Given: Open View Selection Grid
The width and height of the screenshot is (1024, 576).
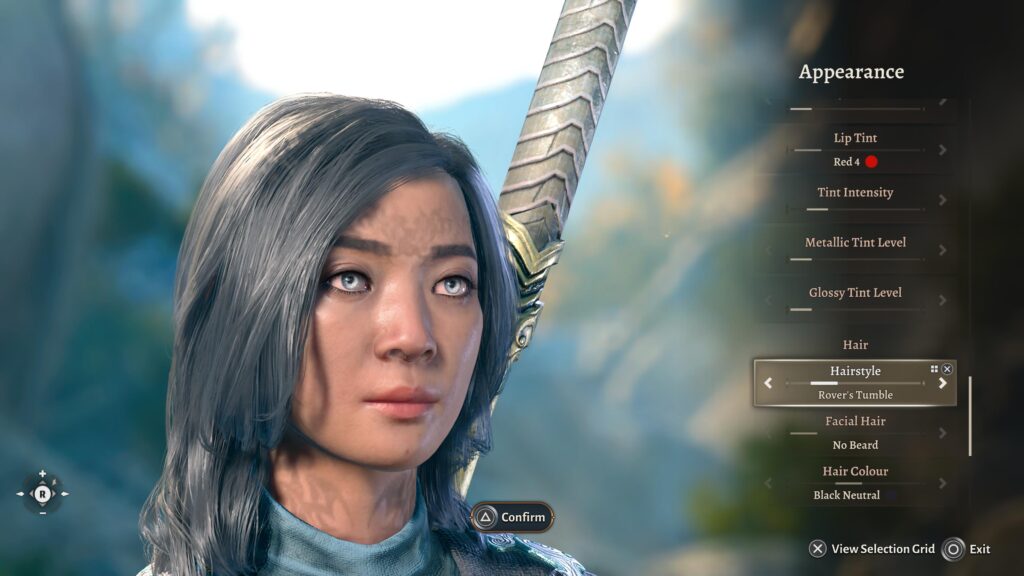Looking at the screenshot, I should [872, 549].
